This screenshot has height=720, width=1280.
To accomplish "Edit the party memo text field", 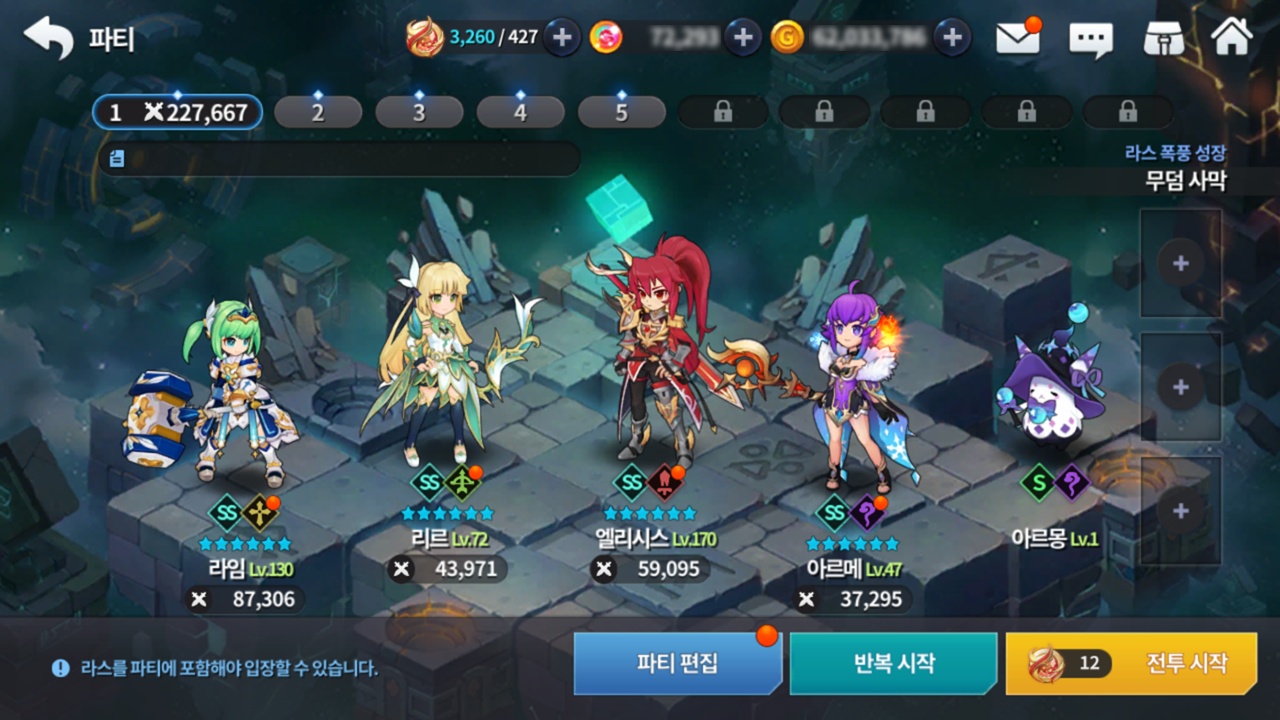I will click(340, 158).
